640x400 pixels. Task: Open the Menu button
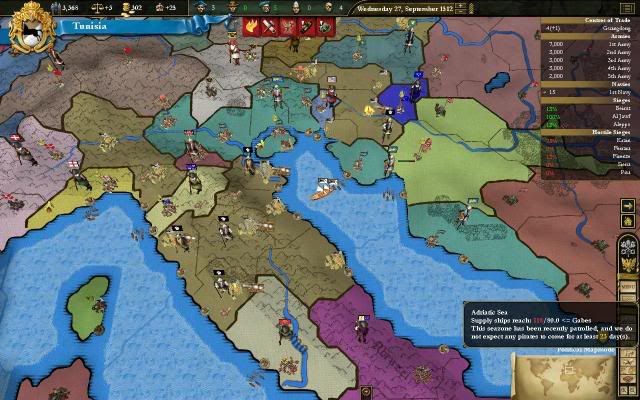click(x=628, y=286)
